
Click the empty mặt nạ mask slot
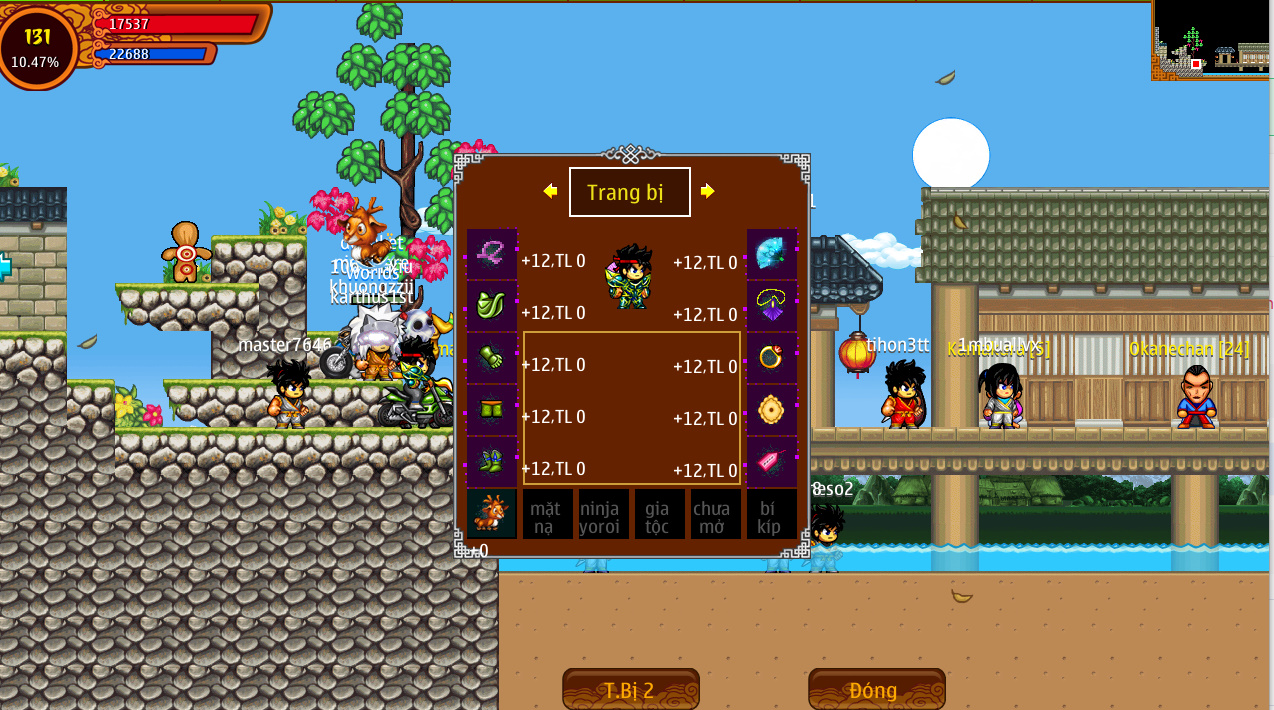click(547, 515)
